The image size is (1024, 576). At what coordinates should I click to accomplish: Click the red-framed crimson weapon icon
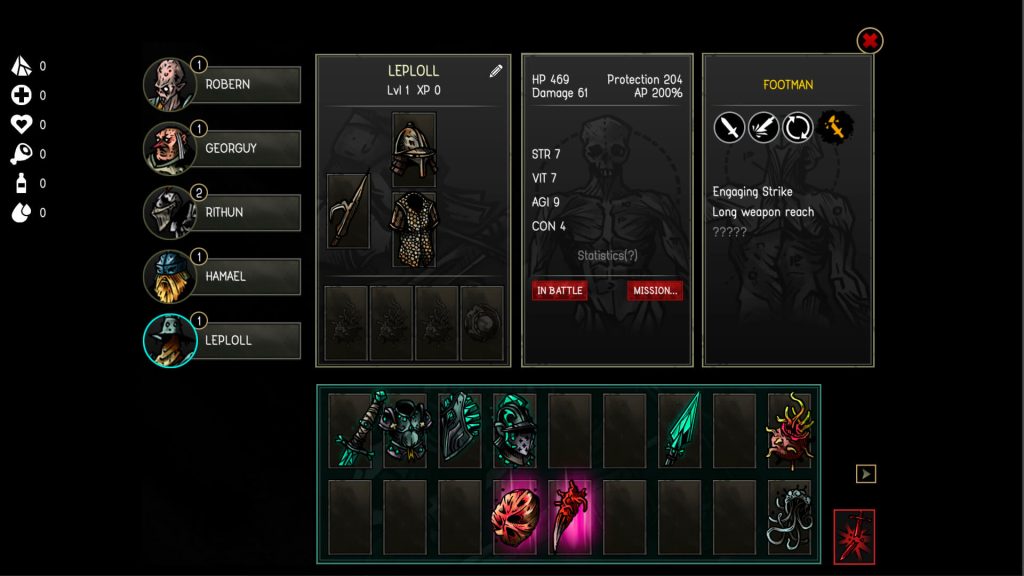point(854,537)
